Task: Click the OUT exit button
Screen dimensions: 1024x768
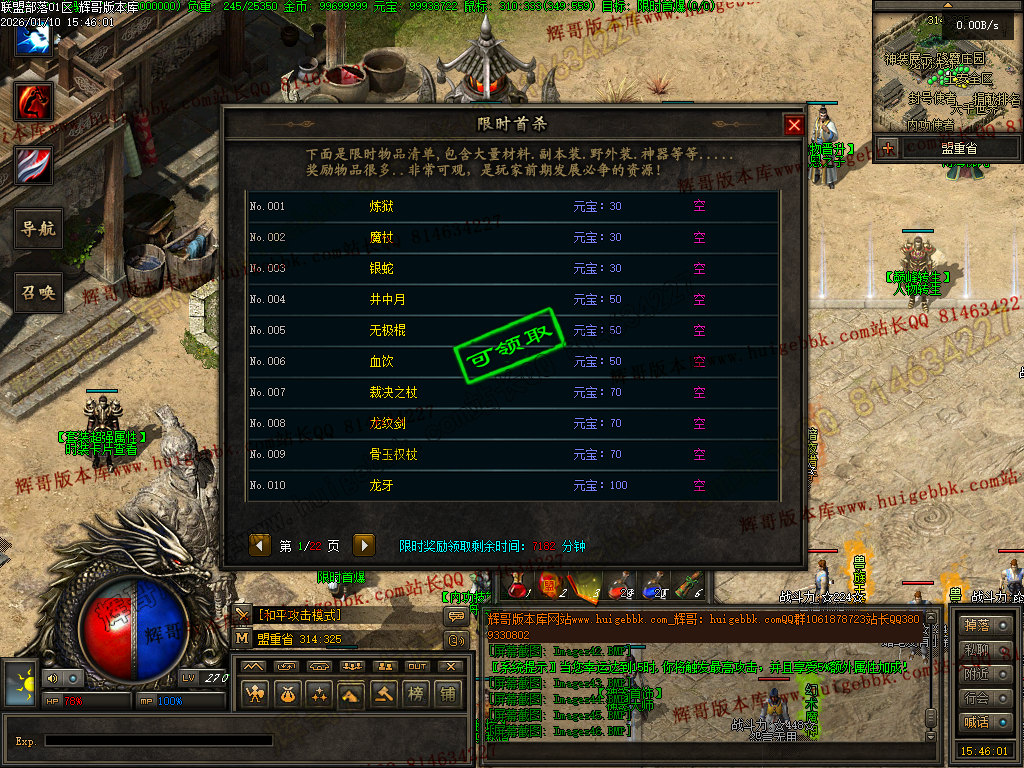Action: (416, 666)
